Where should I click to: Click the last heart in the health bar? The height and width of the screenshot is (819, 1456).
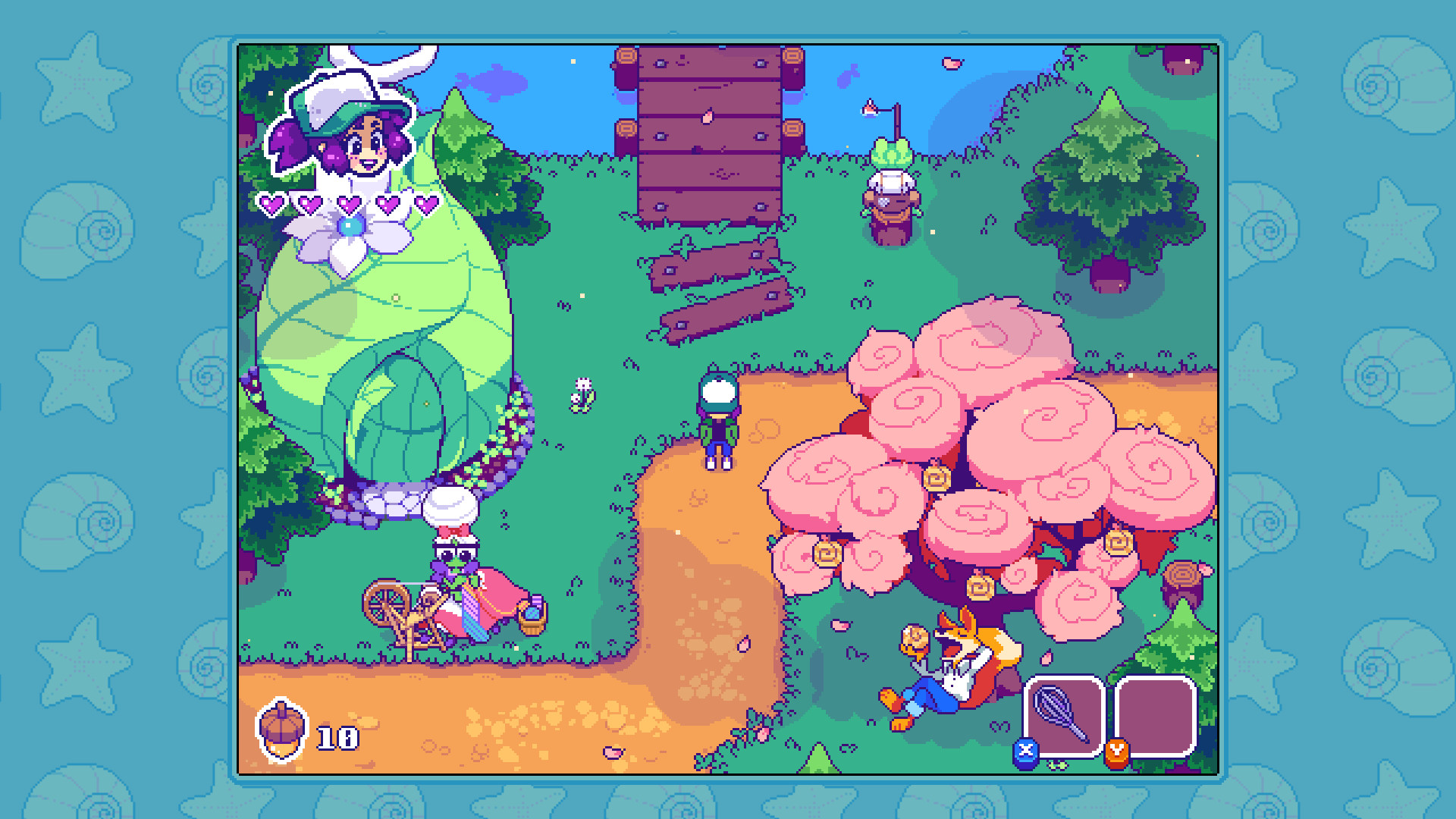427,205
